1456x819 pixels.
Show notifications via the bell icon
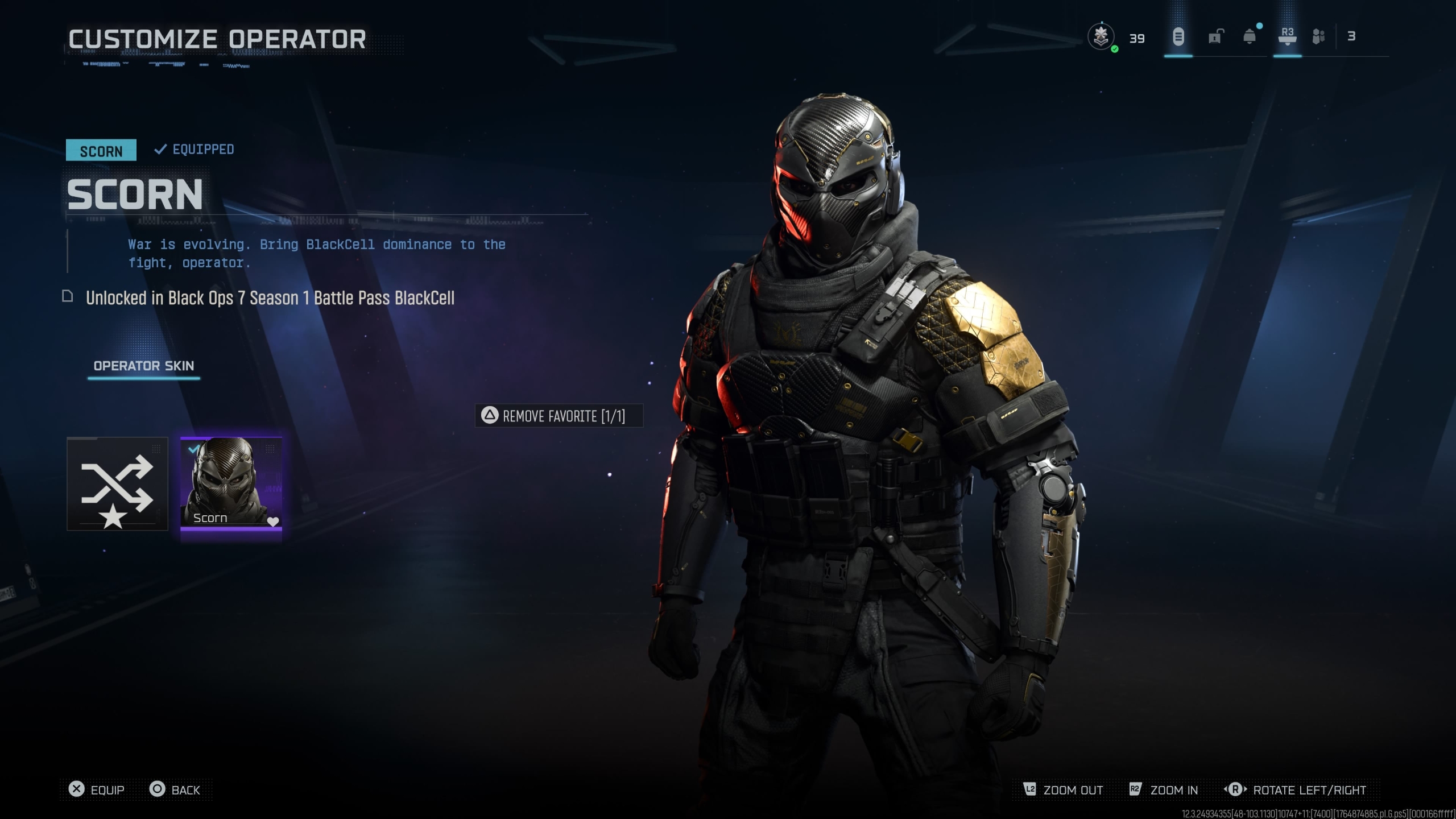pyautogui.click(x=1250, y=38)
